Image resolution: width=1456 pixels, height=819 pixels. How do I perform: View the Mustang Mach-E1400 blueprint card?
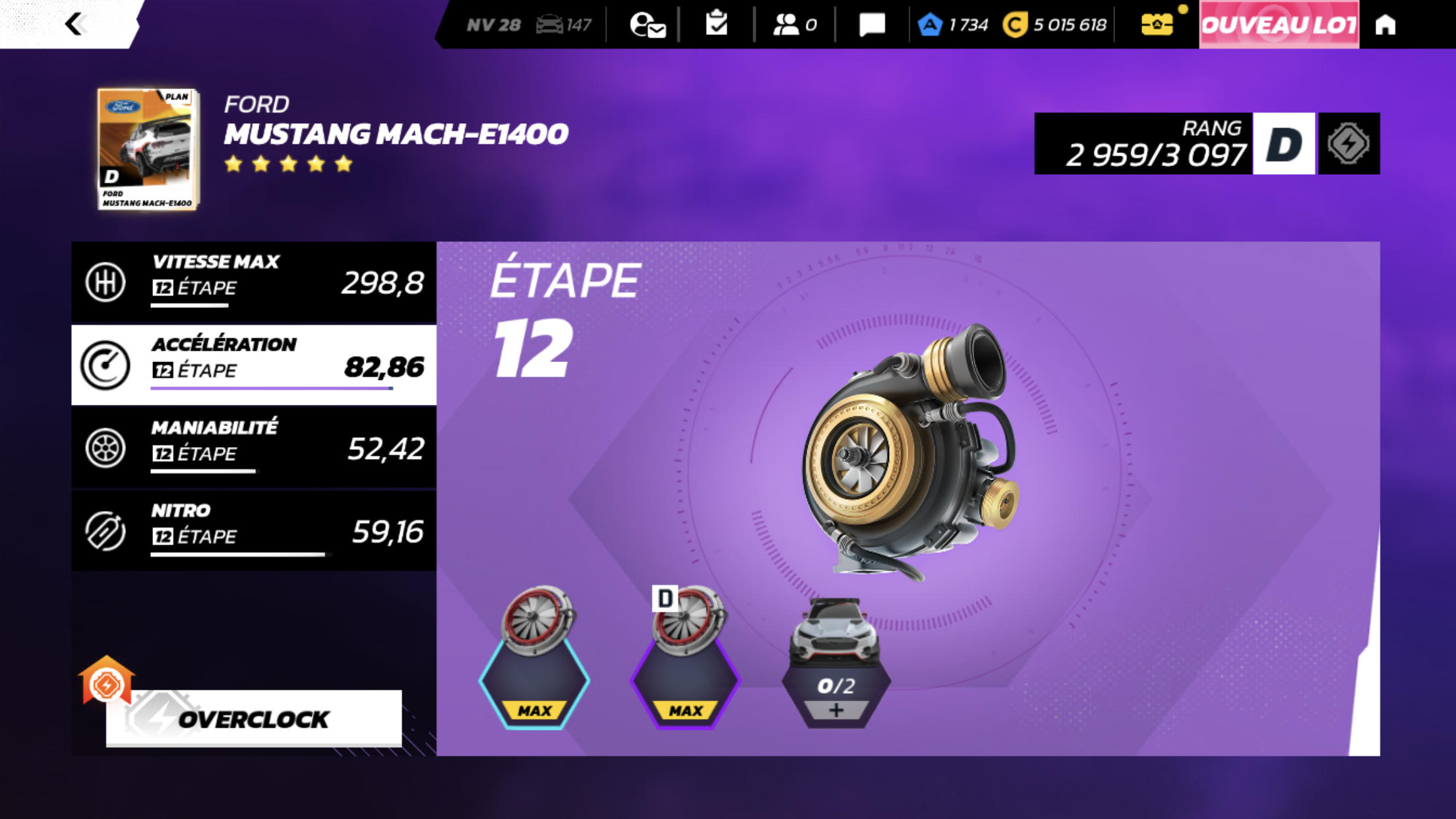(148, 149)
